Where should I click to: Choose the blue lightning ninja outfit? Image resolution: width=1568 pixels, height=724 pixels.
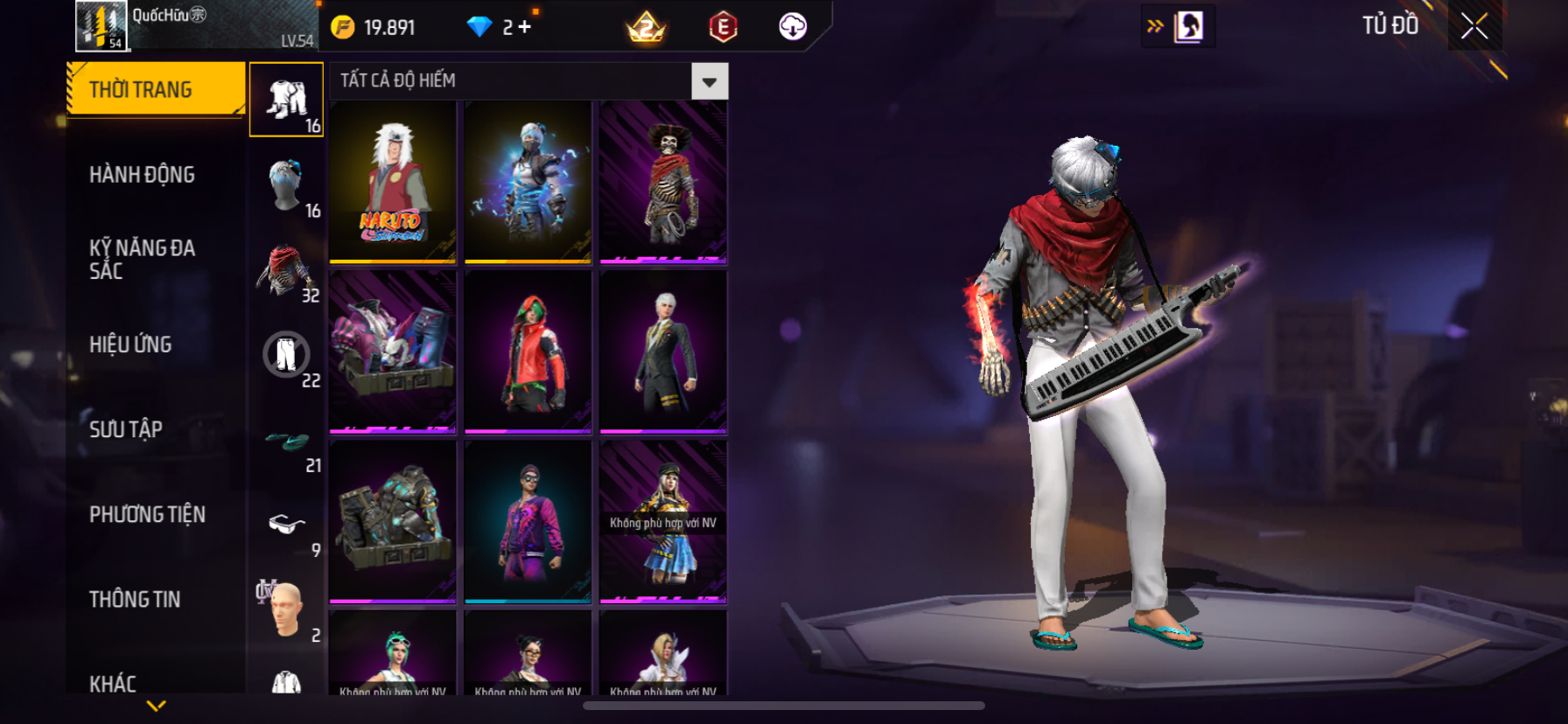[528, 182]
